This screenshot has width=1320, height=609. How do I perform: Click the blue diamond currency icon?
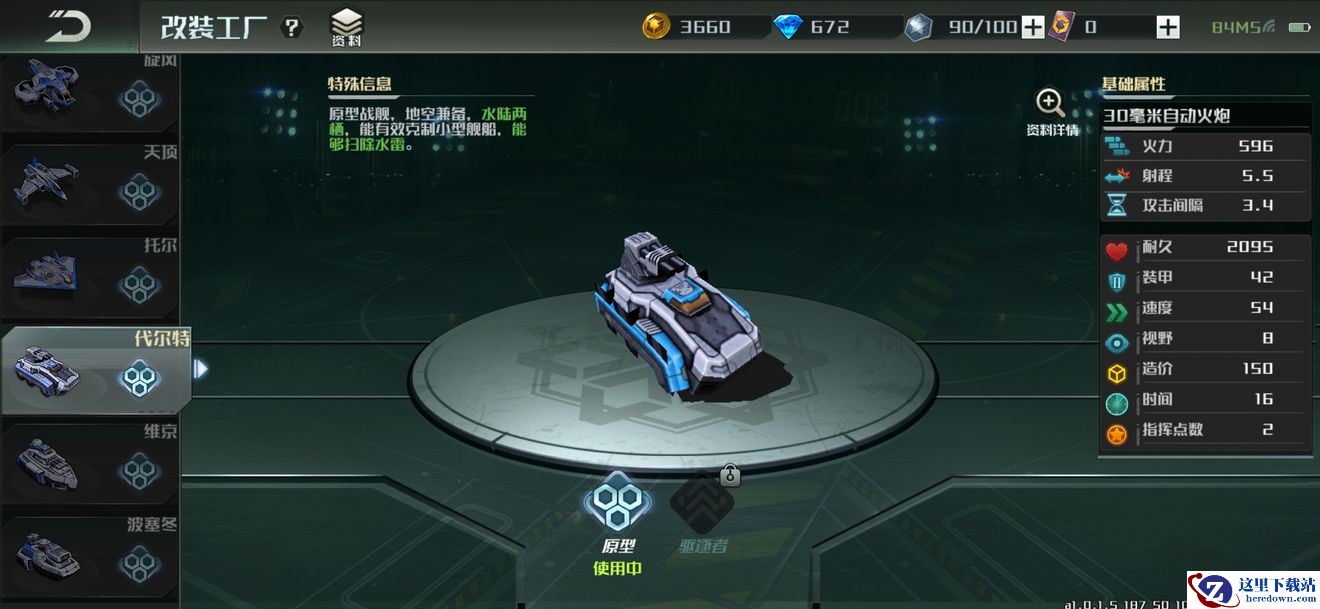pos(788,27)
